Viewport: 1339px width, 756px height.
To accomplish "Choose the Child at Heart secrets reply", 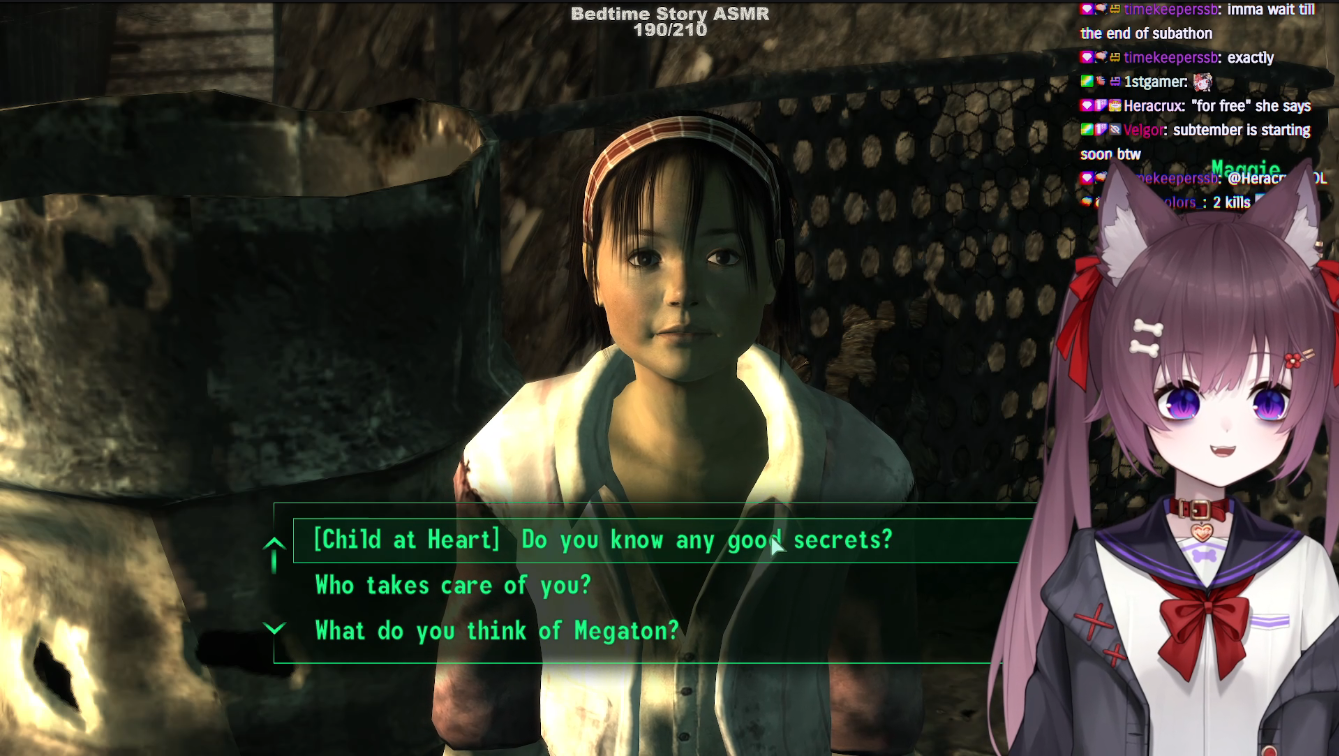I will tap(602, 540).
